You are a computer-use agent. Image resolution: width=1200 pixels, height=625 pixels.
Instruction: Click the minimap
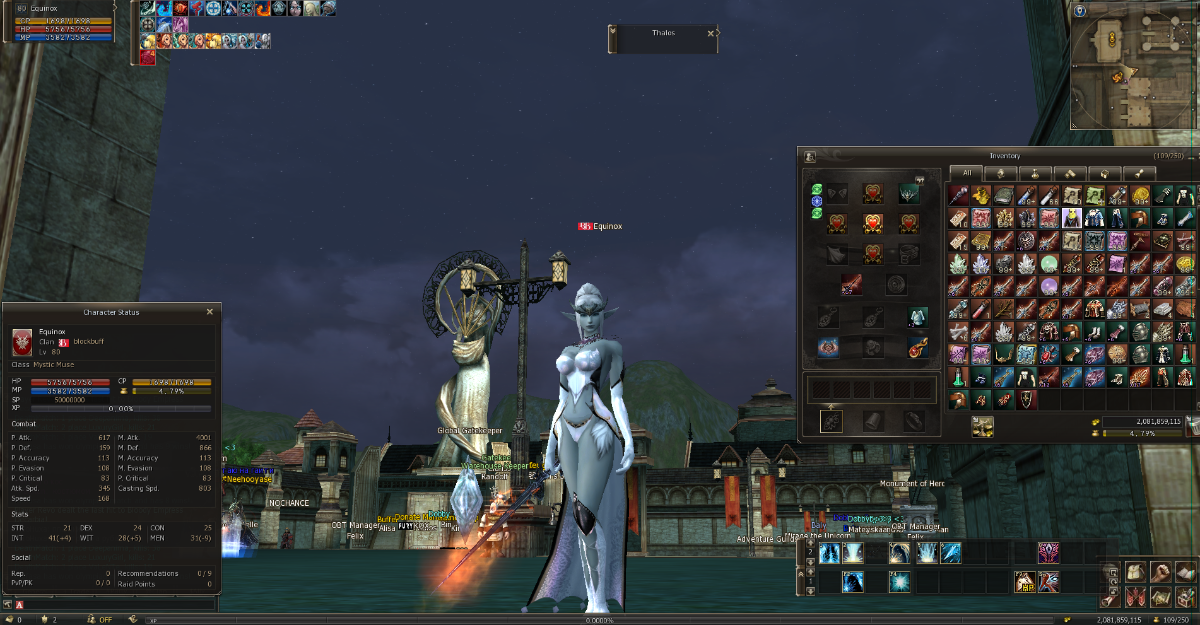(1133, 68)
